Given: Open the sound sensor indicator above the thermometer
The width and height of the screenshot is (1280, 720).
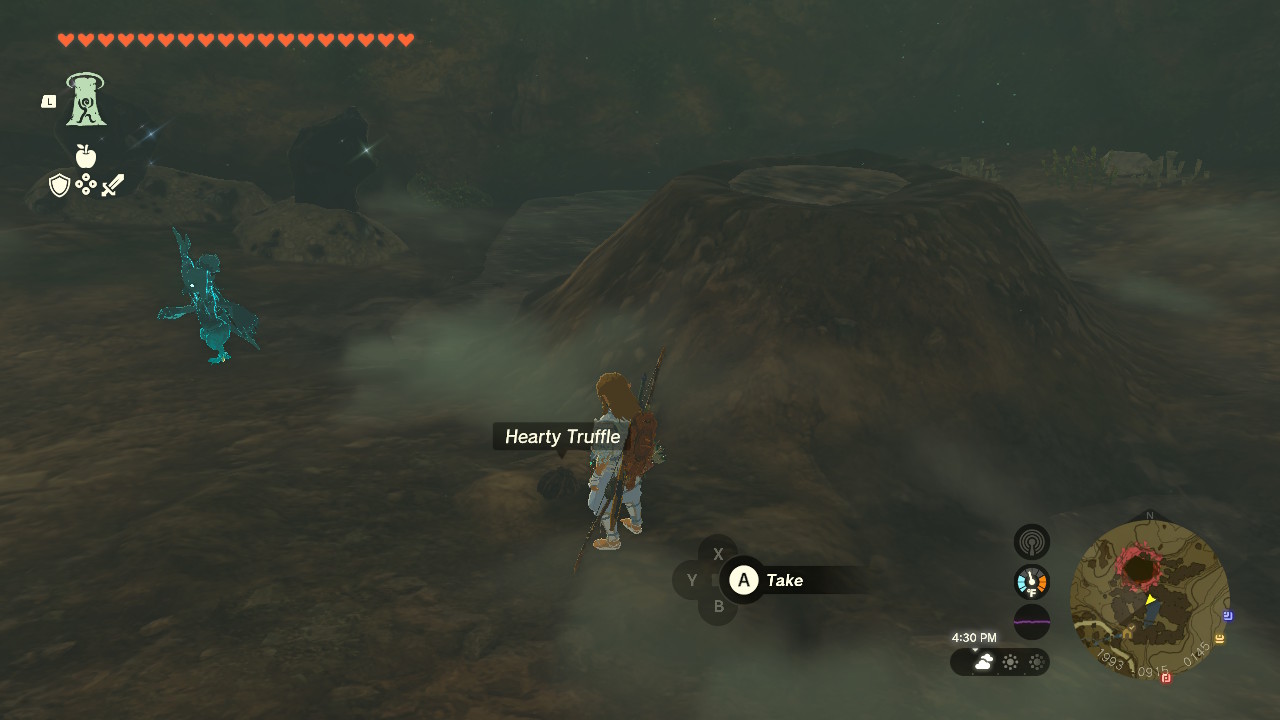Looking at the screenshot, I should tap(1031, 541).
